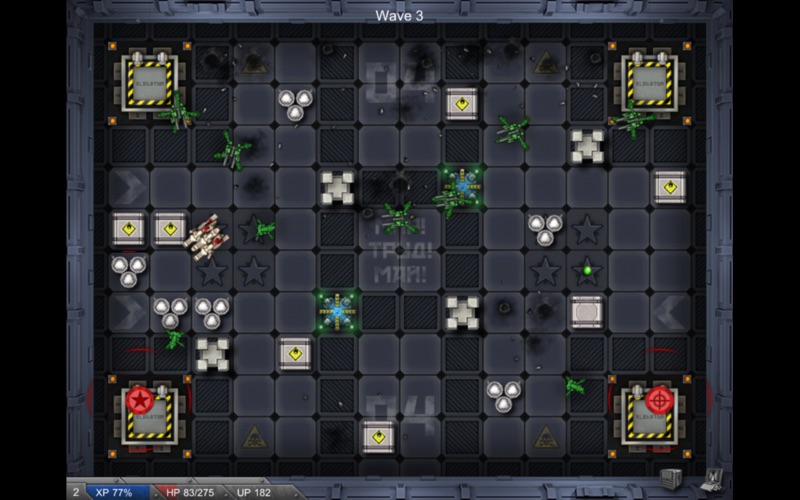
Task: Open the metal crate icon
Action: (669, 480)
